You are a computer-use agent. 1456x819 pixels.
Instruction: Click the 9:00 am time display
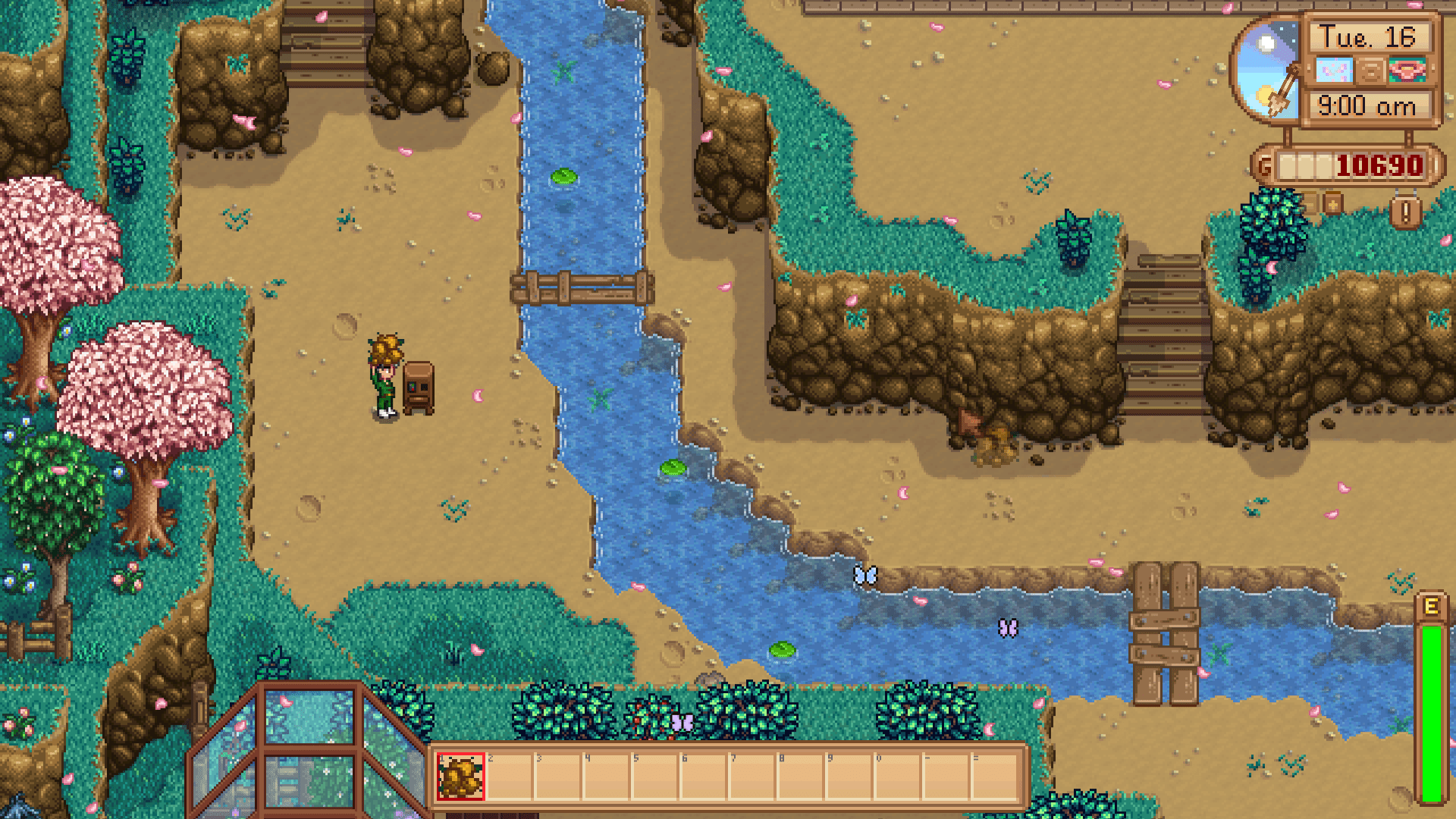tap(1367, 104)
